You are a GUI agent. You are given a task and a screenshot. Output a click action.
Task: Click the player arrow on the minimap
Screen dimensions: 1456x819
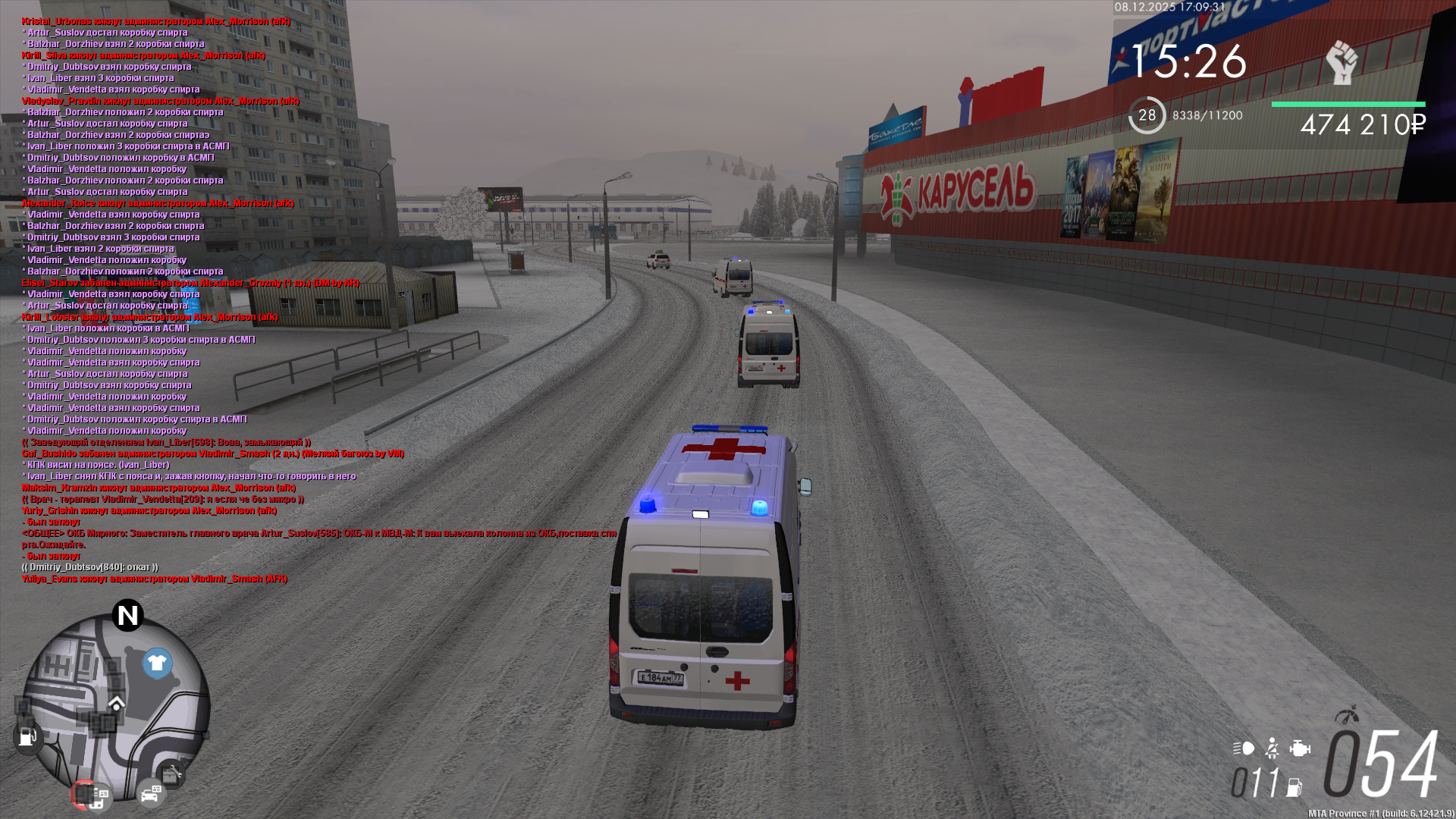(116, 703)
